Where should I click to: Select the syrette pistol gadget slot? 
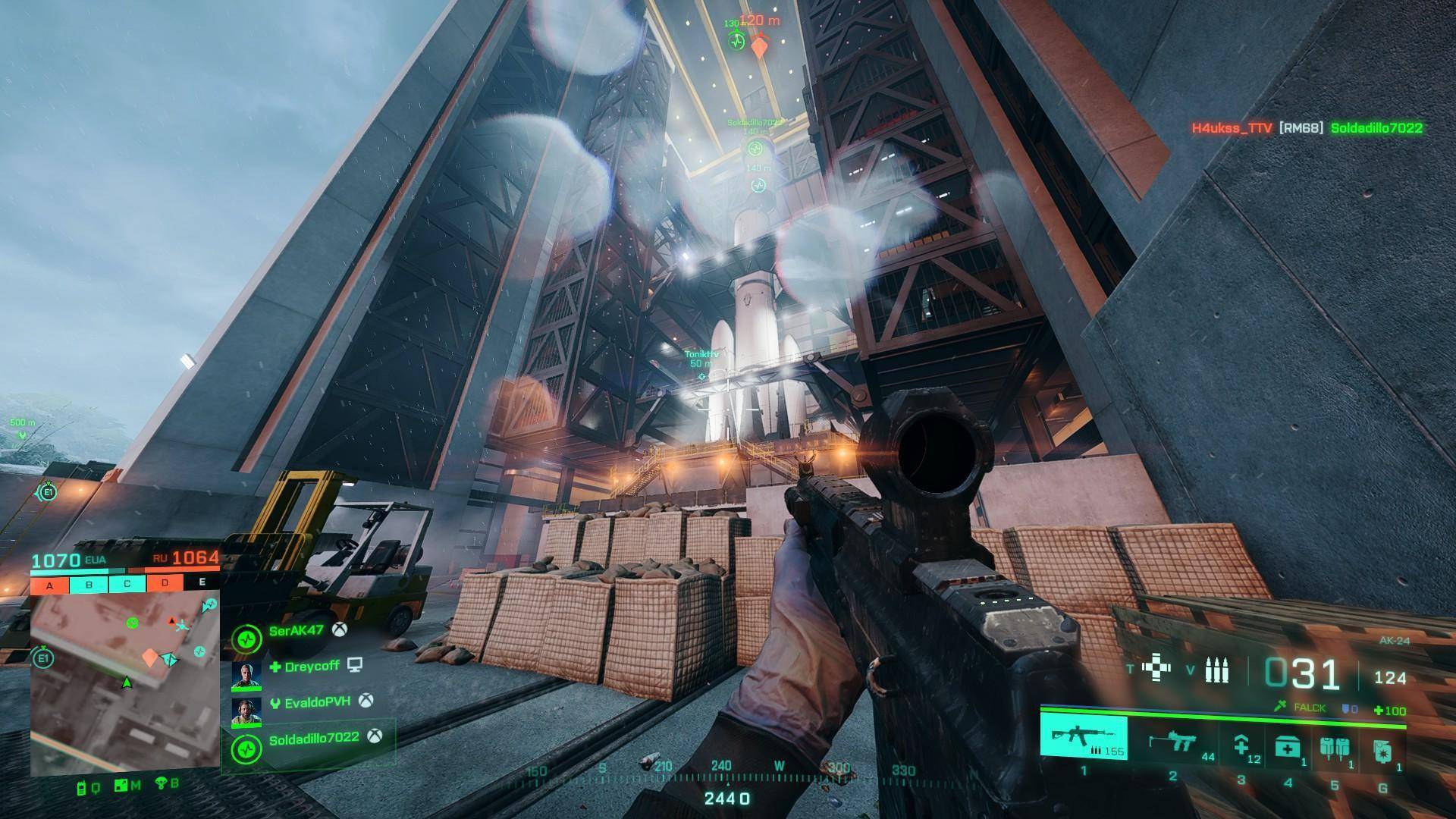pyautogui.click(x=1242, y=746)
